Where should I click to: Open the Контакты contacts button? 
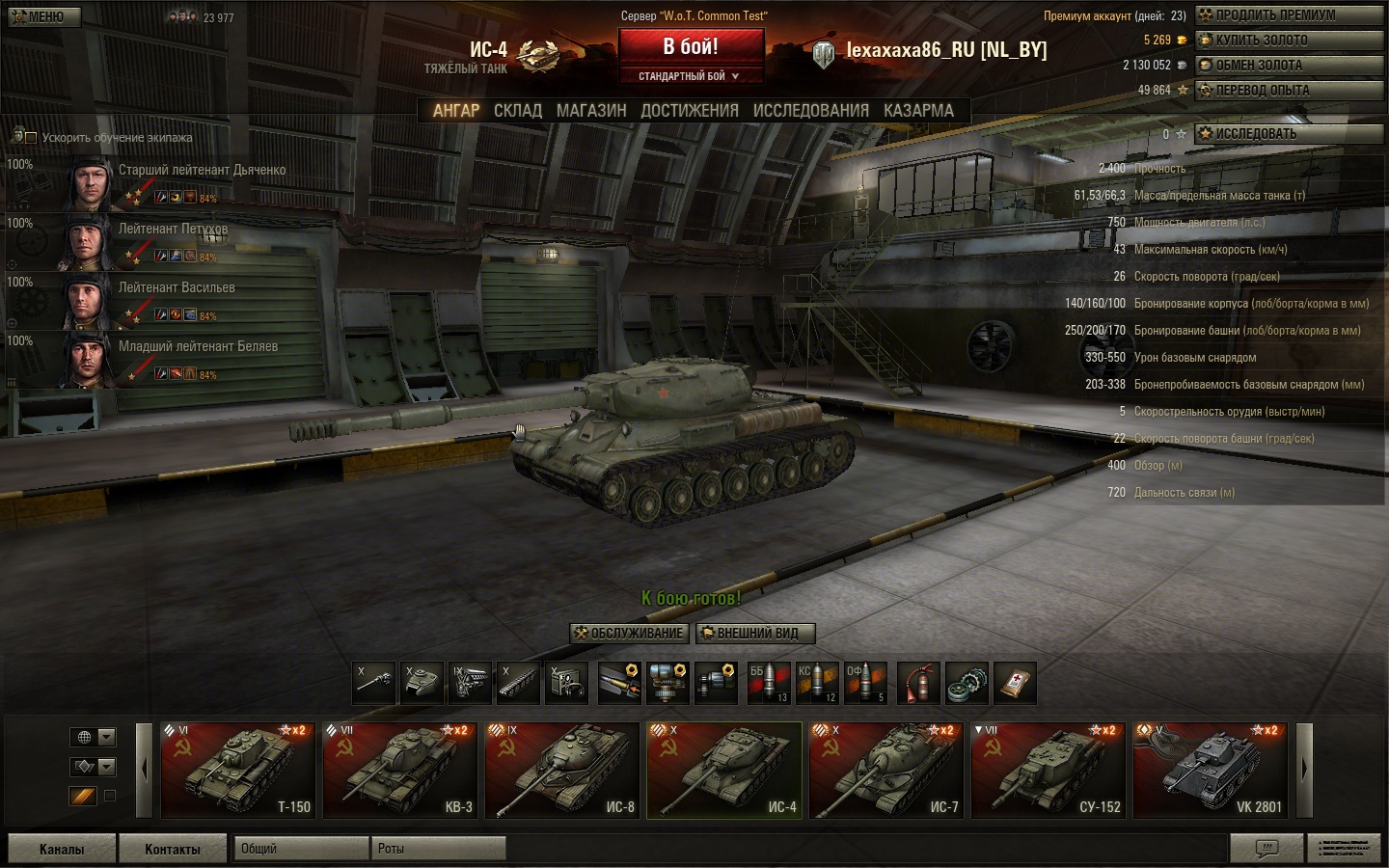[173, 849]
